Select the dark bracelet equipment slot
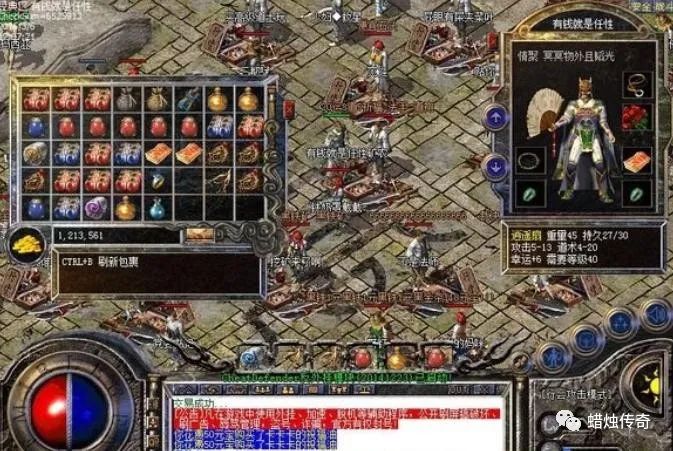673x451 pixels. tap(530, 160)
